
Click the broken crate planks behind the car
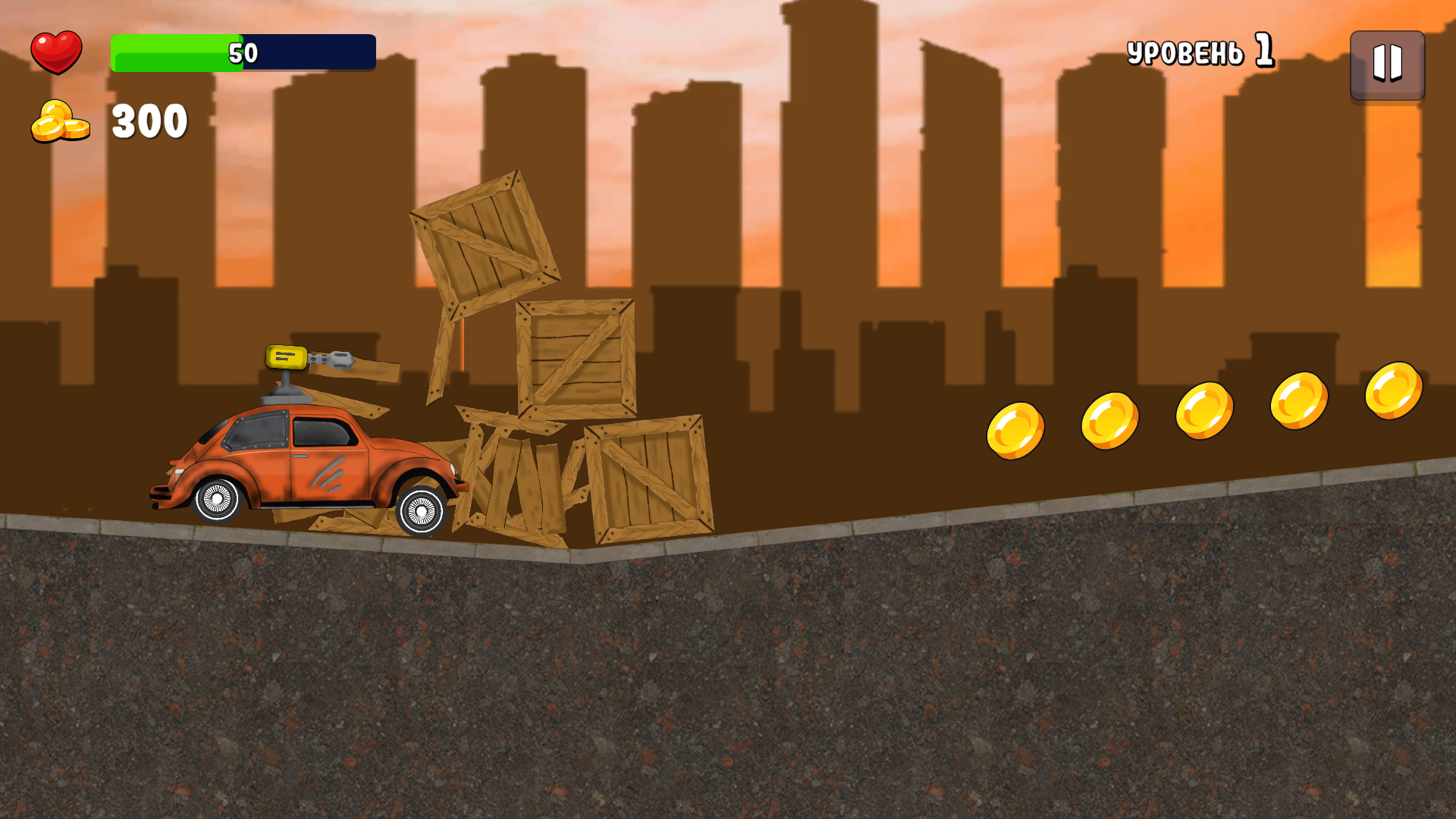508,478
